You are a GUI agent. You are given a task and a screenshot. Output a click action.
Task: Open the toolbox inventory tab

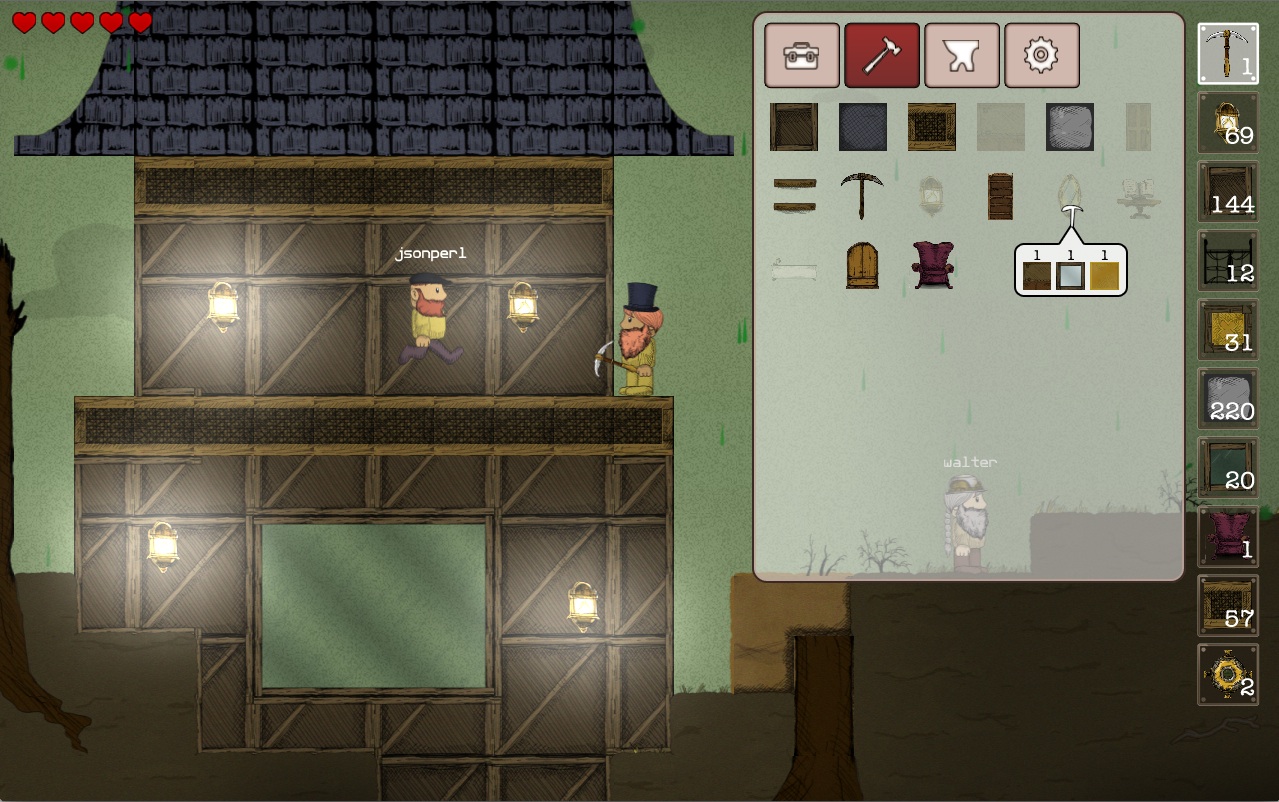802,56
